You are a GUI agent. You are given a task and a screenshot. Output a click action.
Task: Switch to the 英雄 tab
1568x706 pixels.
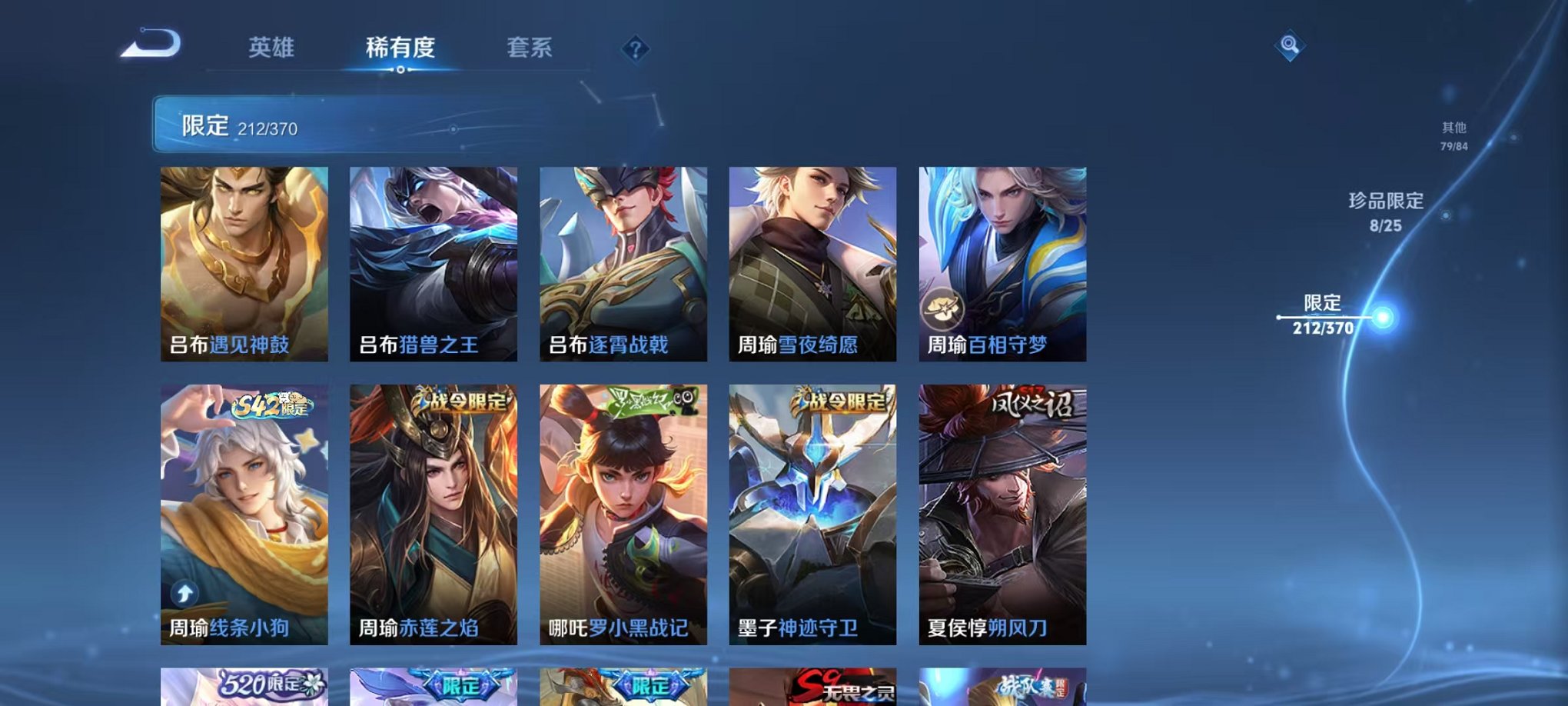(x=274, y=46)
